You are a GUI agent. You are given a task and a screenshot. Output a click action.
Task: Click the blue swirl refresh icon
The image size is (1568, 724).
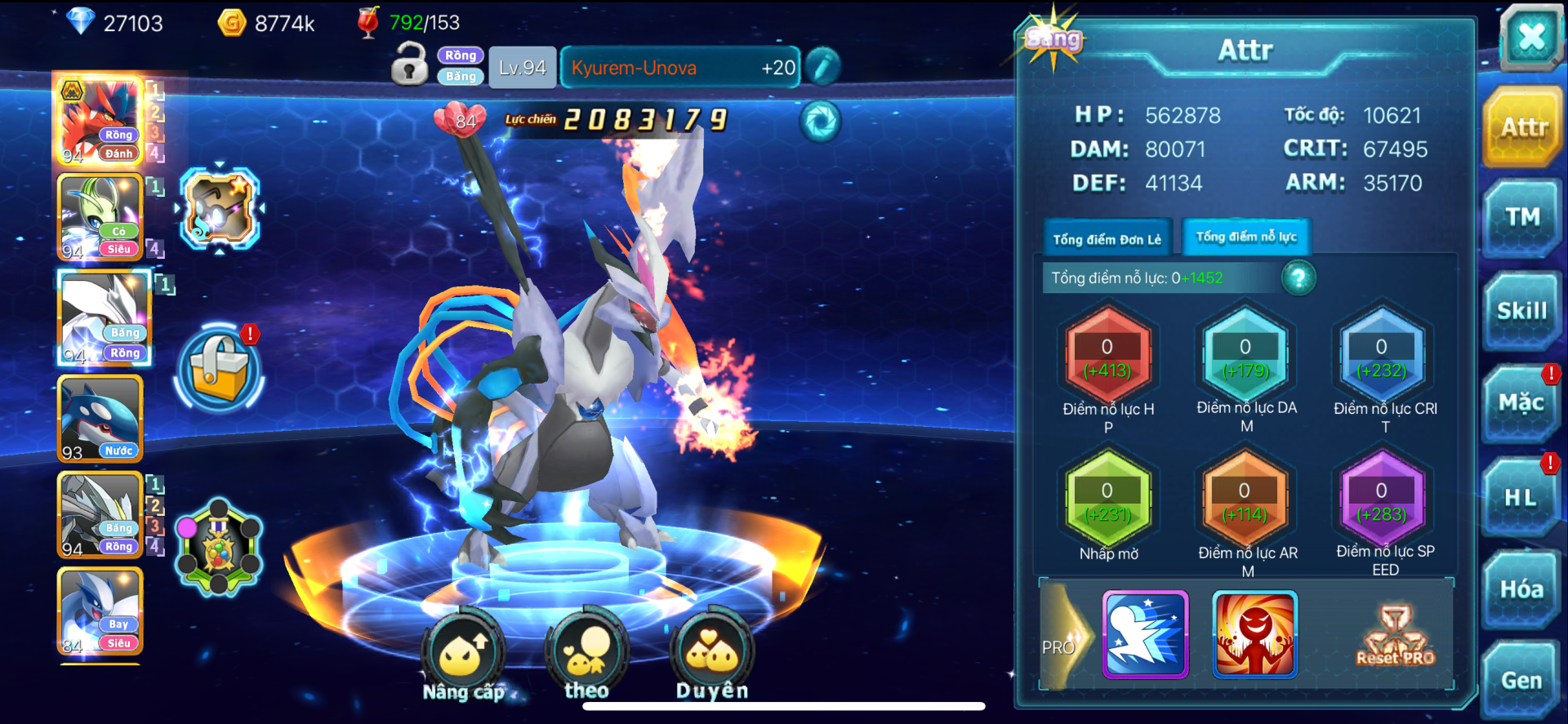[820, 122]
